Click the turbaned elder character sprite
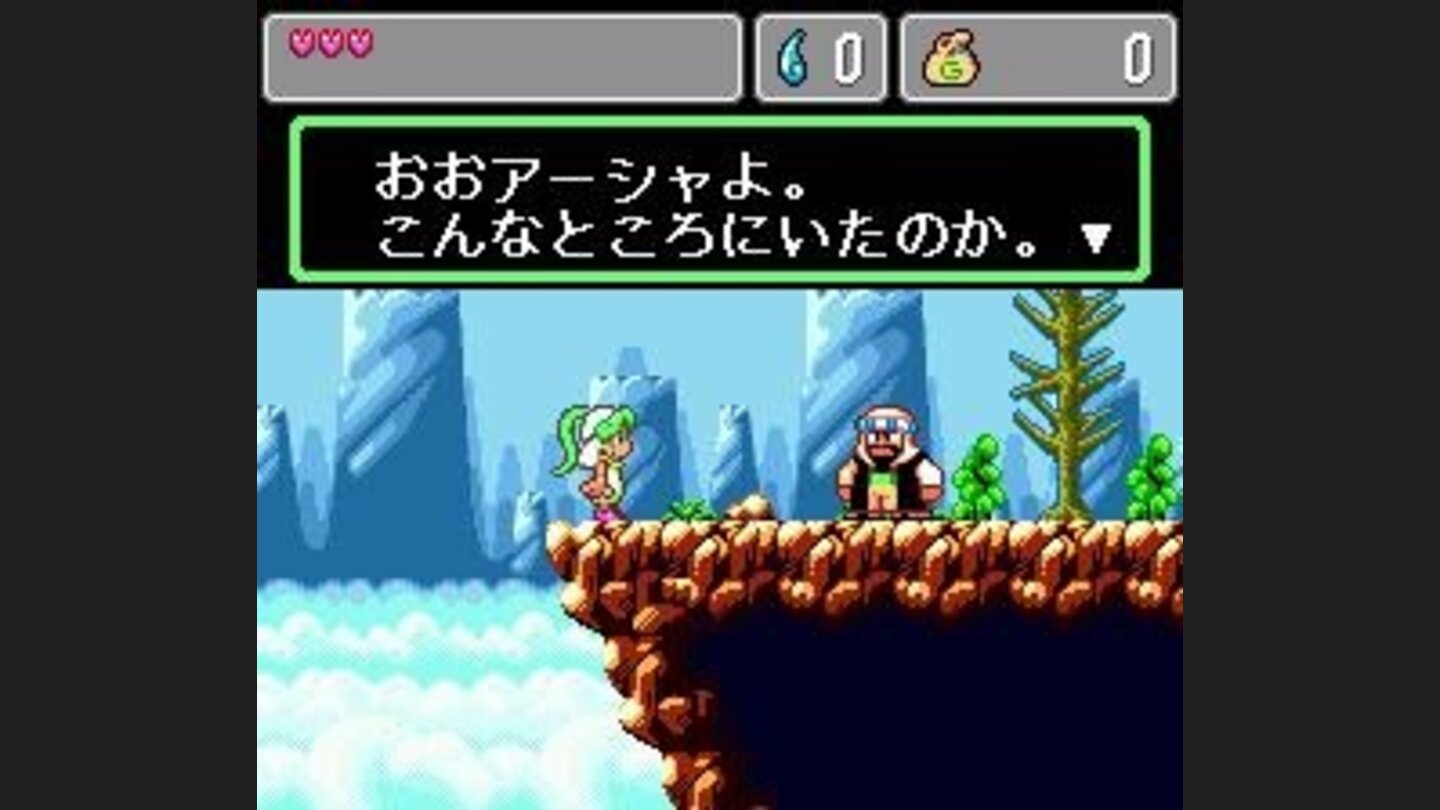This screenshot has width=1440, height=810. [x=887, y=455]
